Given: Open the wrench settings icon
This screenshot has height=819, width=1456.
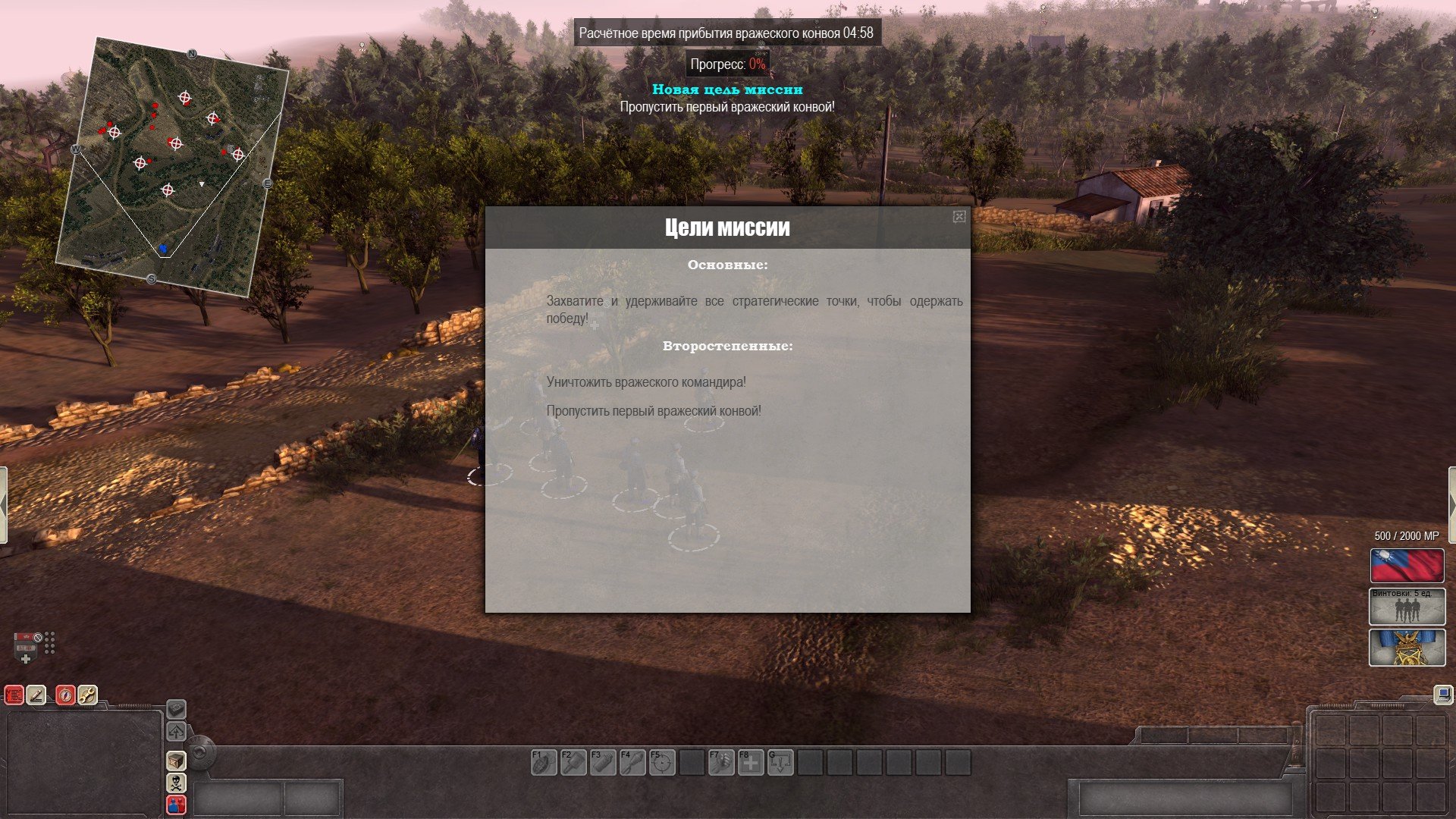Looking at the screenshot, I should click(x=88, y=695).
